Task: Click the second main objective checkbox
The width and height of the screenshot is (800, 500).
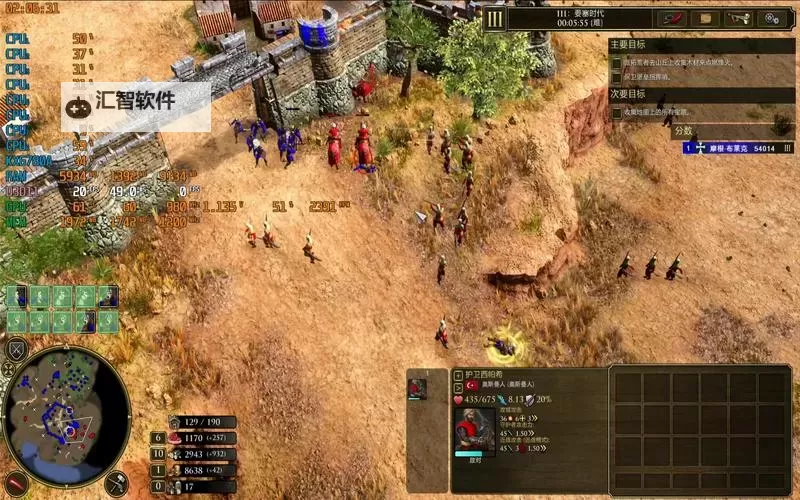Action: (x=617, y=76)
